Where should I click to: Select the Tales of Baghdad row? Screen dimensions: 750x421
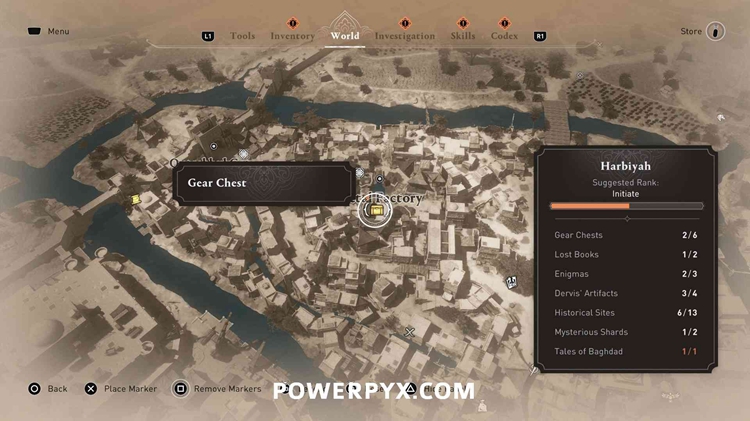tap(627, 351)
